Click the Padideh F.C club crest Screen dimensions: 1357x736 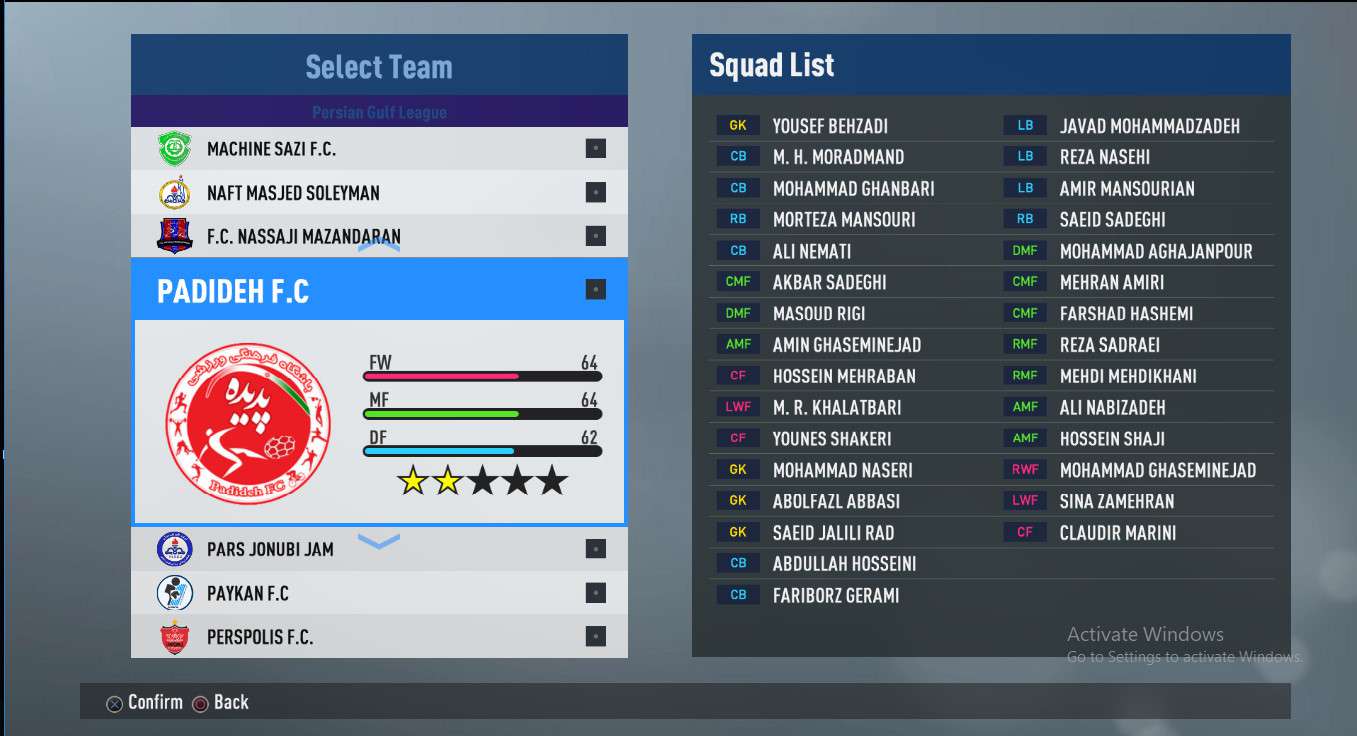(247, 422)
